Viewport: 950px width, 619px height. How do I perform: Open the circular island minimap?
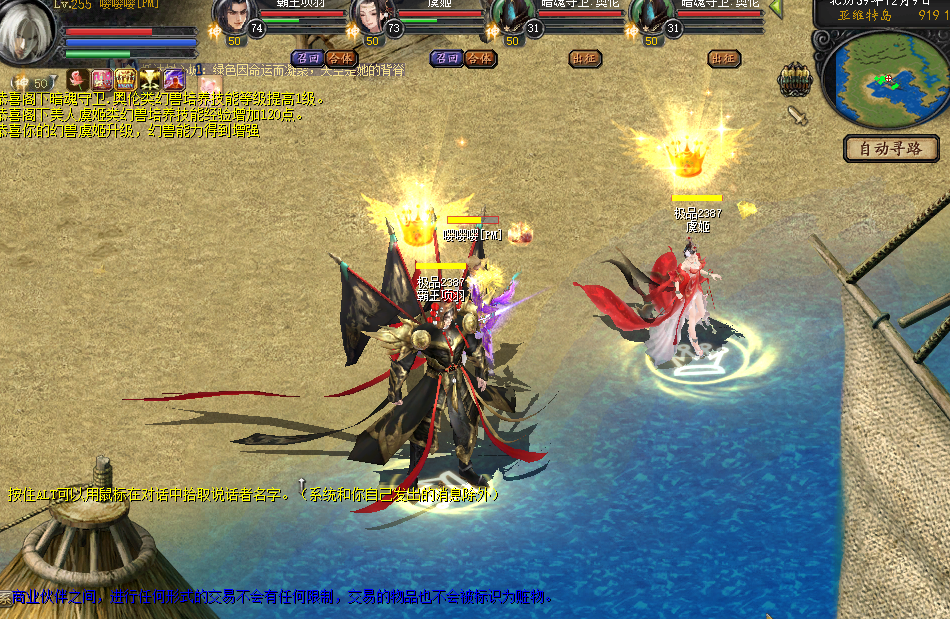884,77
